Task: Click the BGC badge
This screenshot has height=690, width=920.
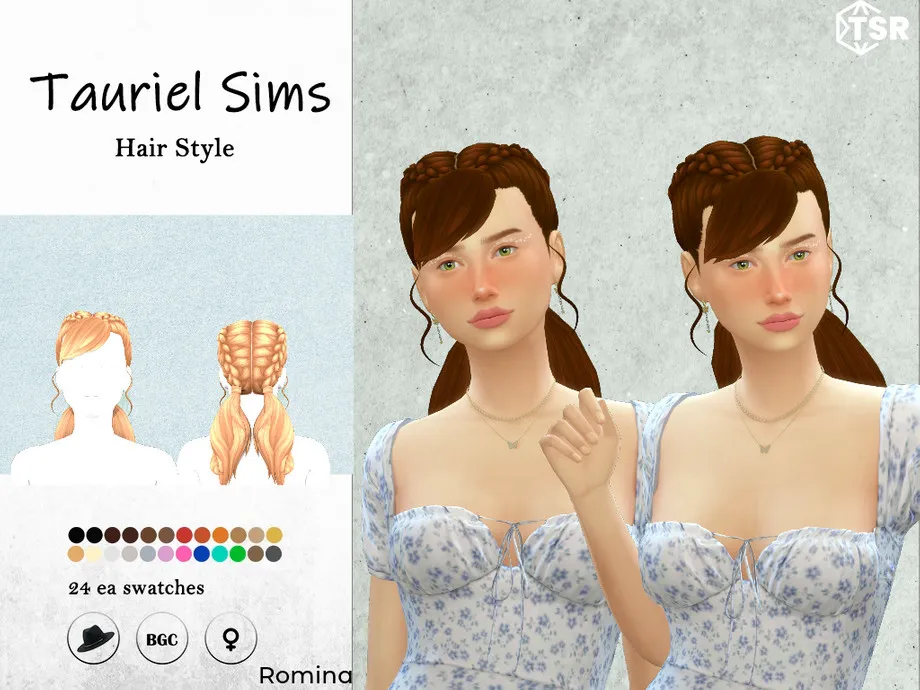Action: point(162,637)
